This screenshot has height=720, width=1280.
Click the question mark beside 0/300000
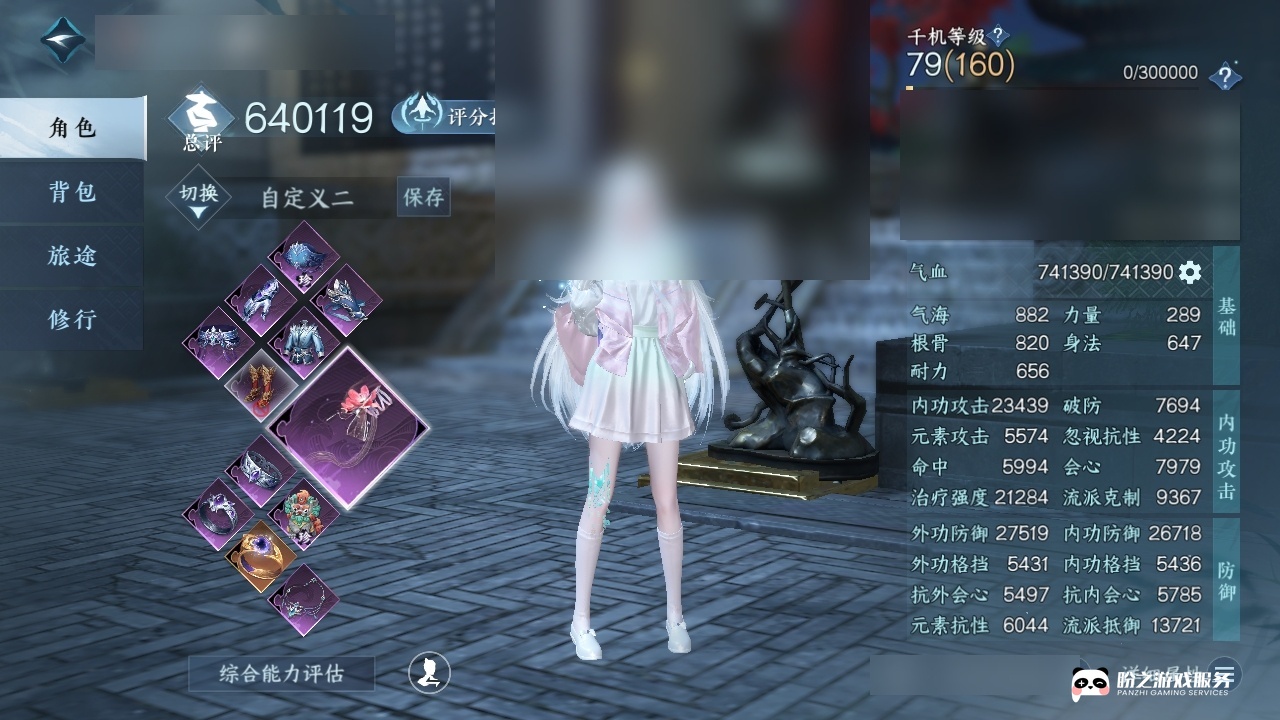pyautogui.click(x=1224, y=76)
